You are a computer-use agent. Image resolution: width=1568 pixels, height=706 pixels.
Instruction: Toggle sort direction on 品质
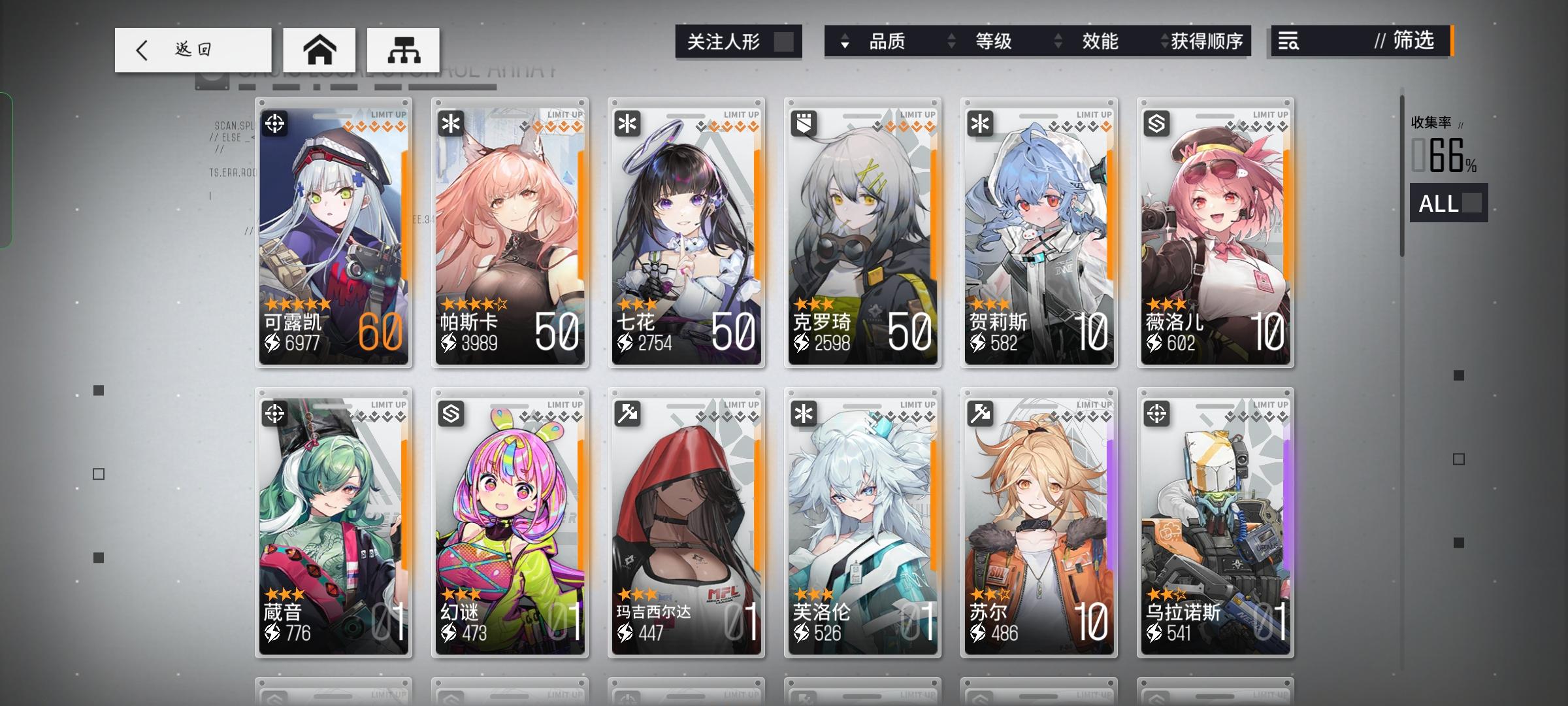click(x=845, y=42)
